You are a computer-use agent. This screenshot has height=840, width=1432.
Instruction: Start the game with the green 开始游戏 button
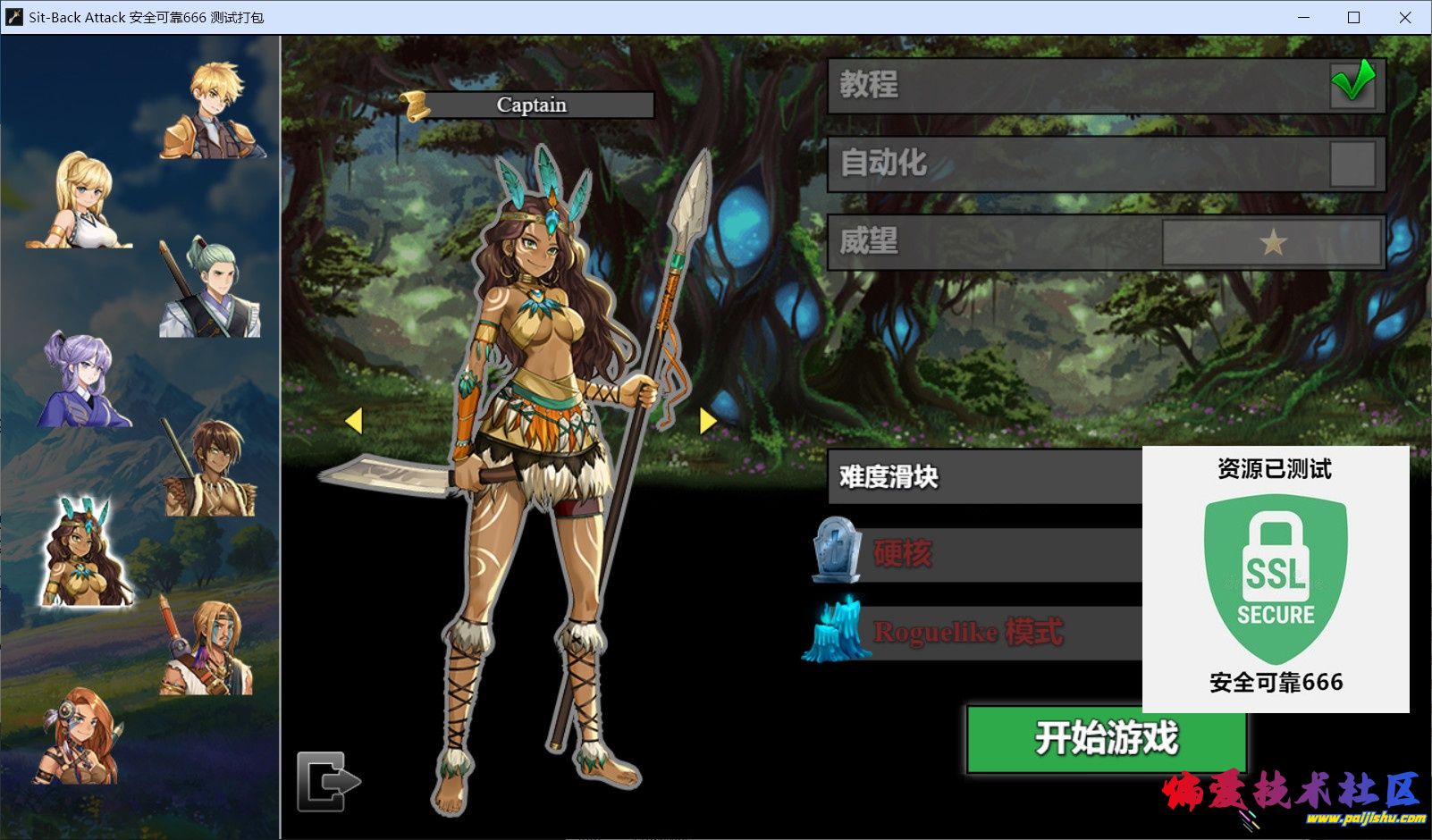[x=1106, y=738]
